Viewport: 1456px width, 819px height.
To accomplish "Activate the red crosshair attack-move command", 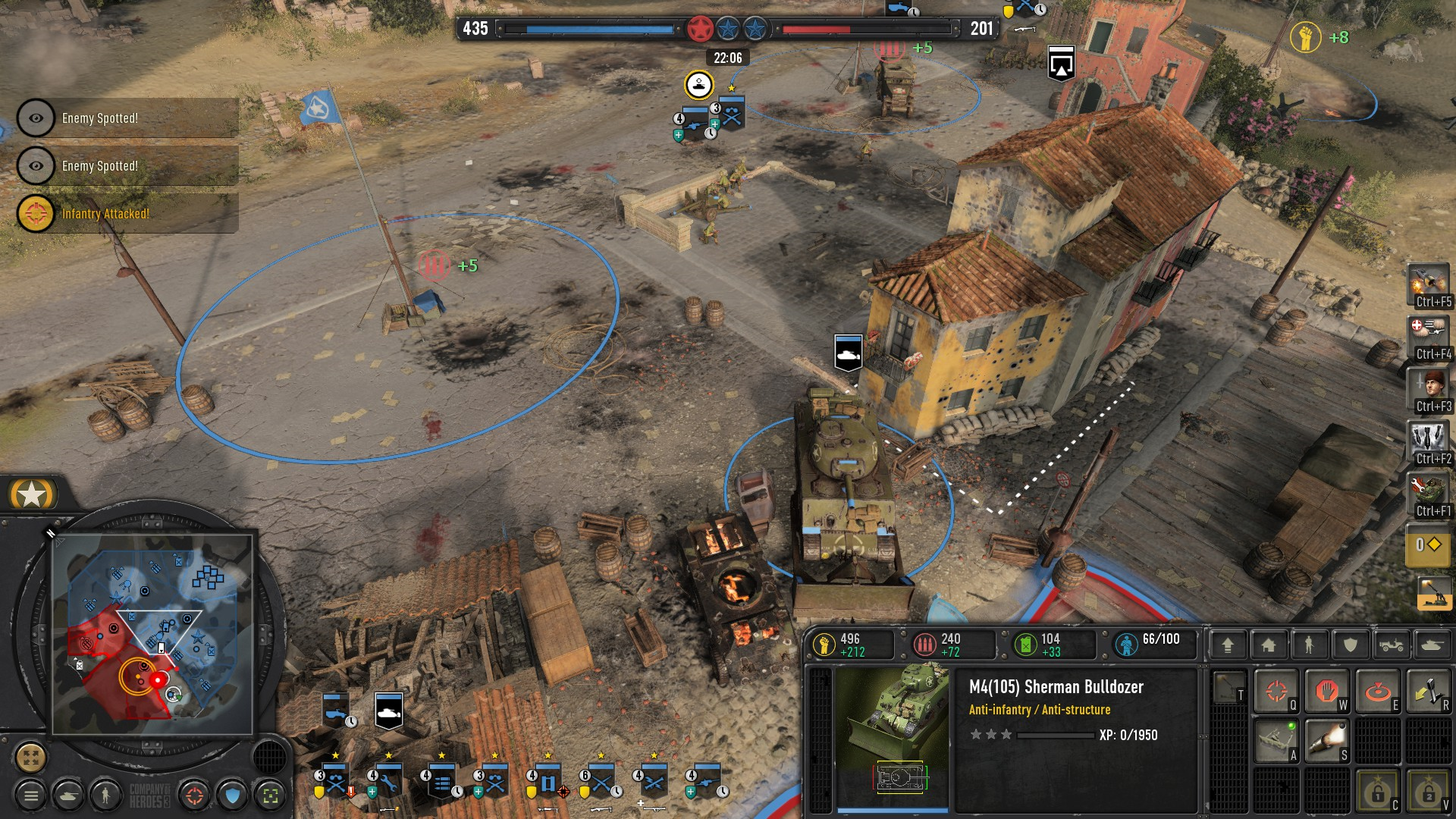I will [1276, 691].
